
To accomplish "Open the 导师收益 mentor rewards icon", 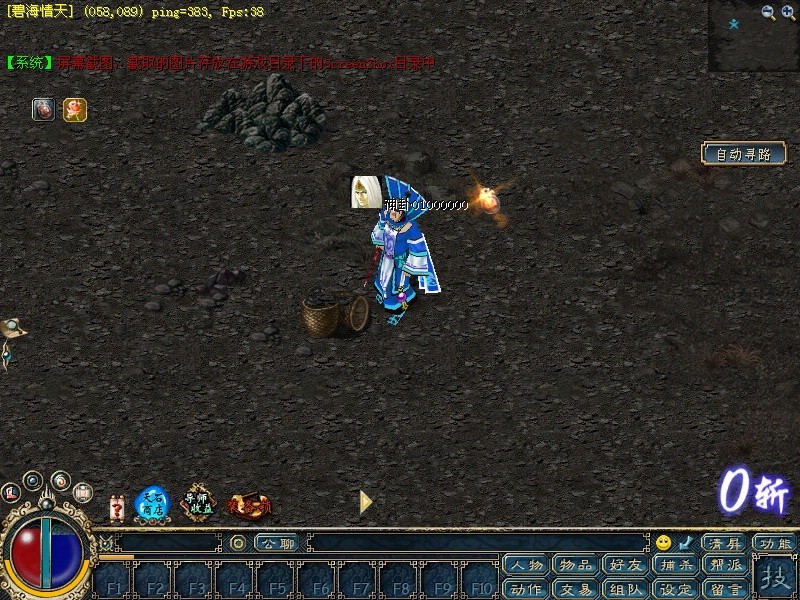I will point(199,503).
